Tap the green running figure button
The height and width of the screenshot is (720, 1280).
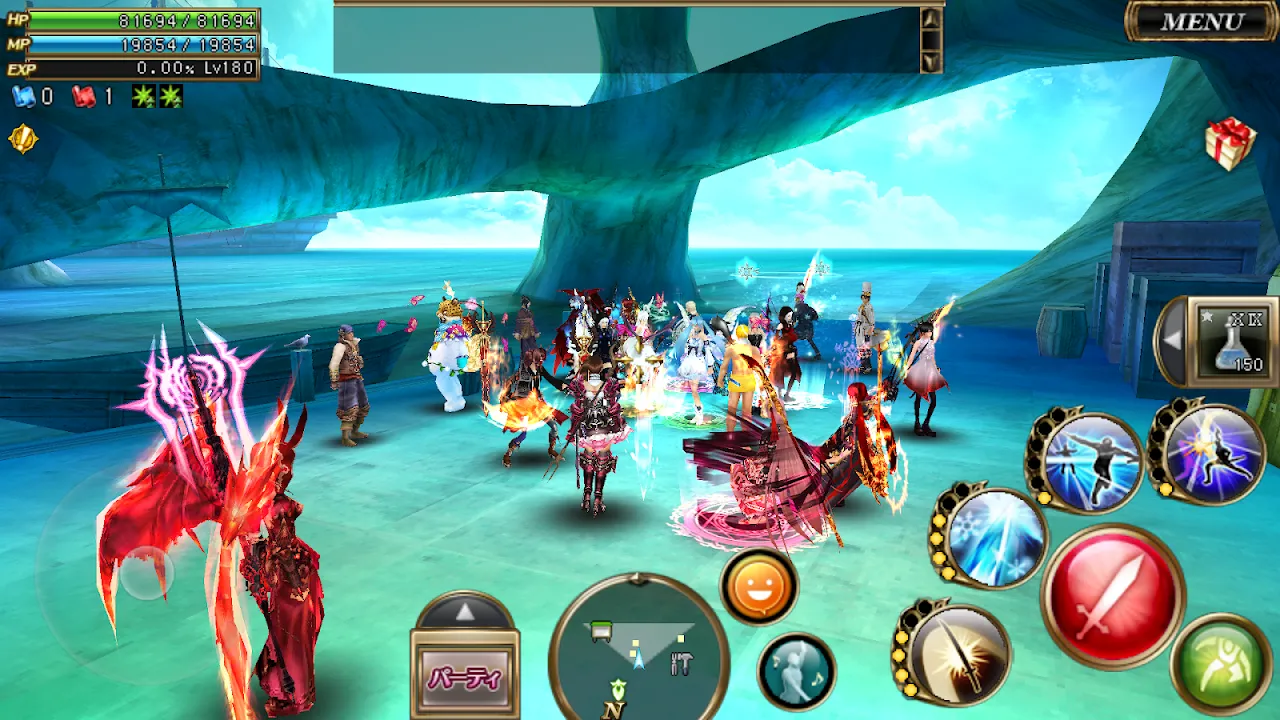click(x=1220, y=666)
